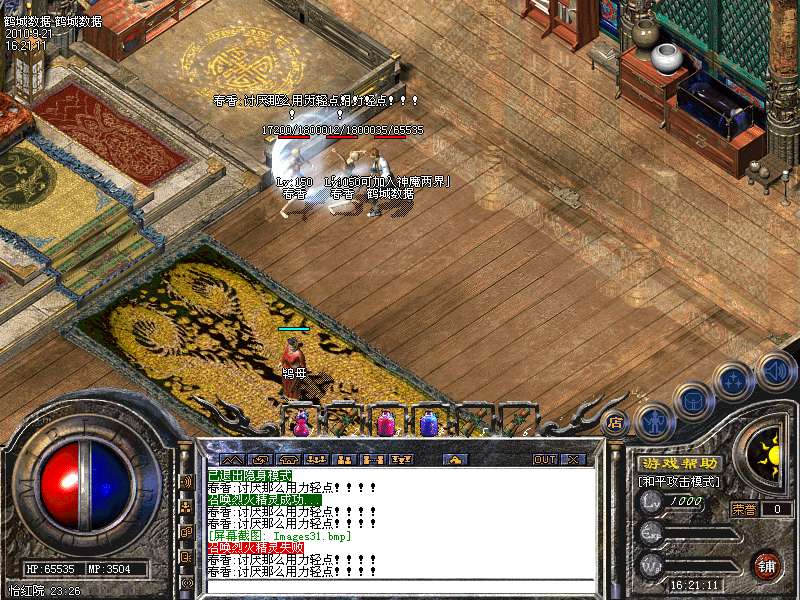Toggle sound with the speaker button
This screenshot has height=600, width=800.
pos(776,371)
